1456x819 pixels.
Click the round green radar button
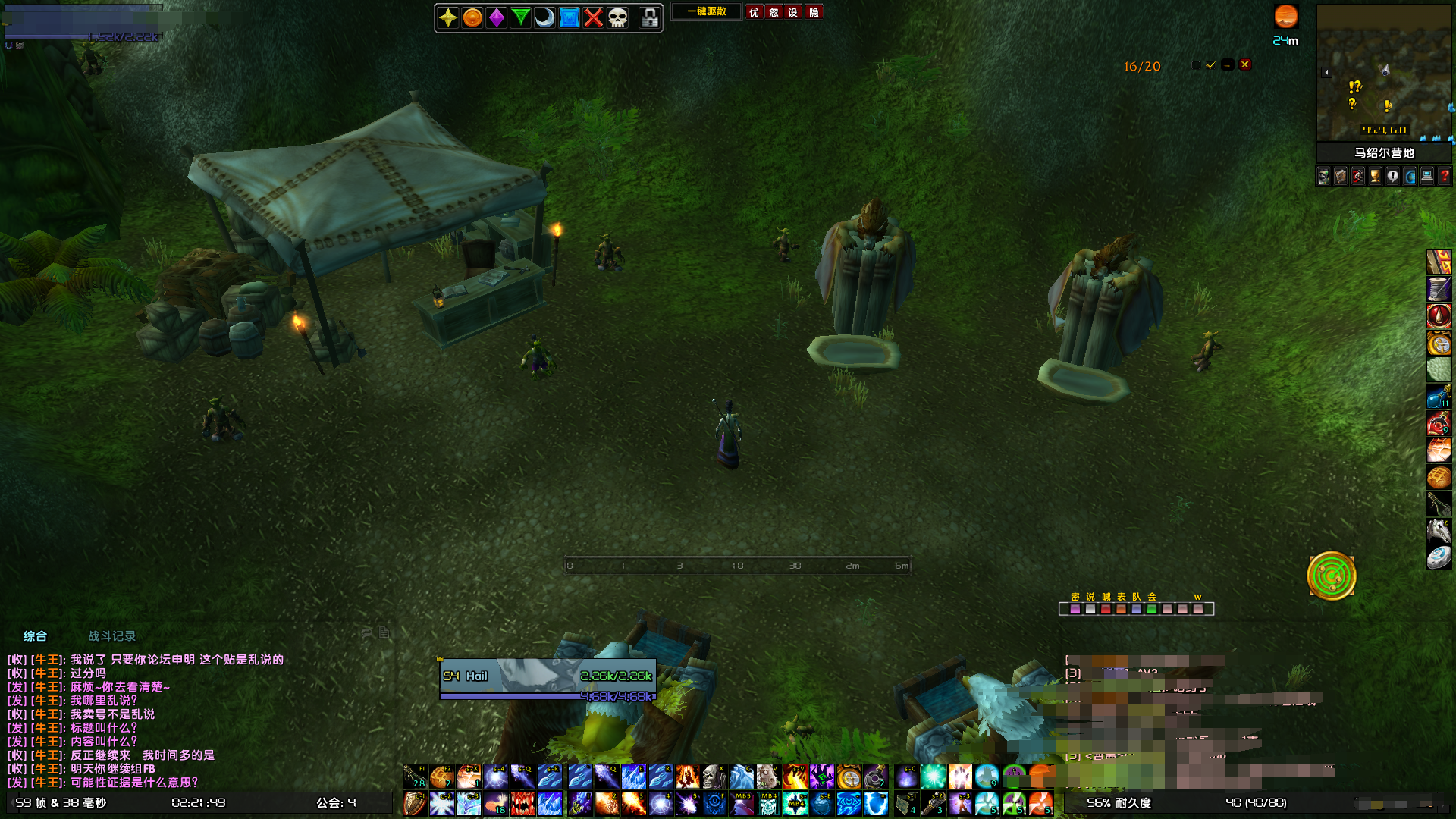click(1331, 576)
